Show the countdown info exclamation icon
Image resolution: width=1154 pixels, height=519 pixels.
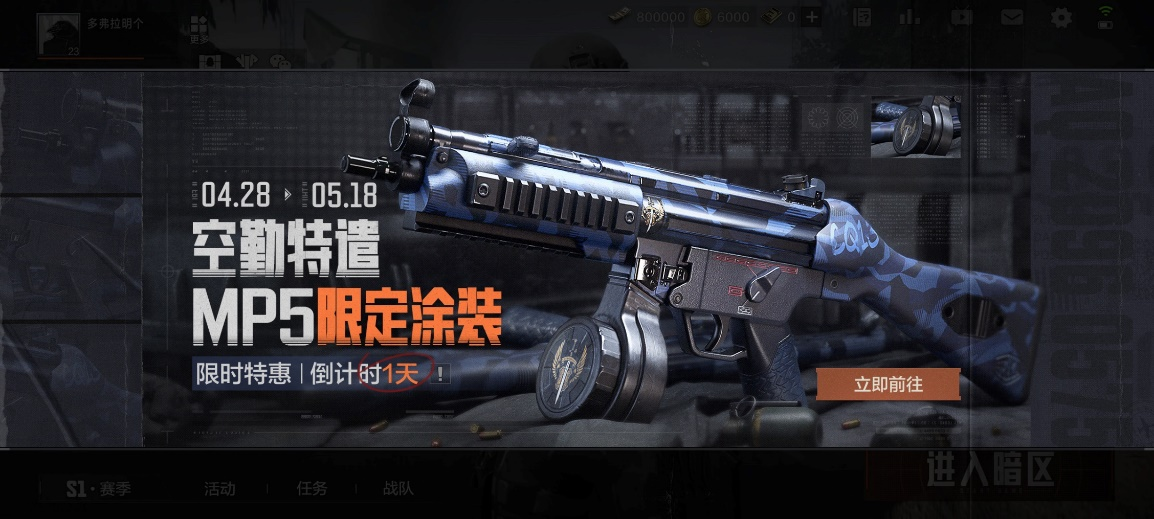441,375
